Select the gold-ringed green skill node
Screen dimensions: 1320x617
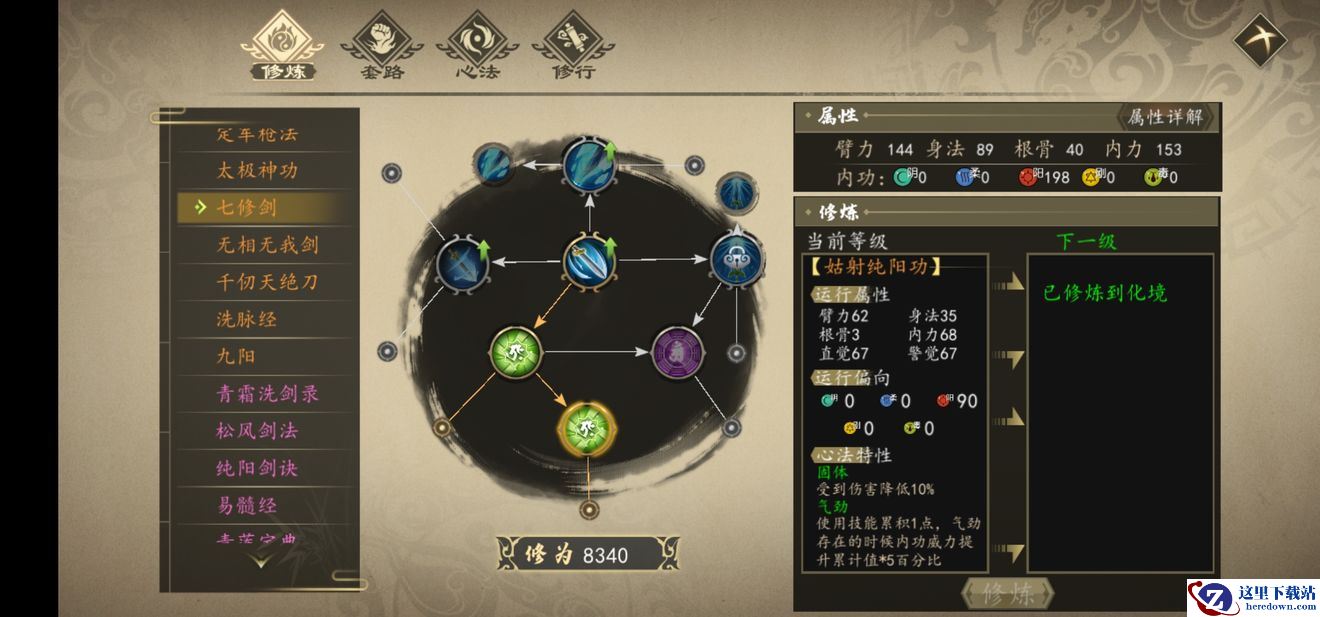(x=587, y=427)
